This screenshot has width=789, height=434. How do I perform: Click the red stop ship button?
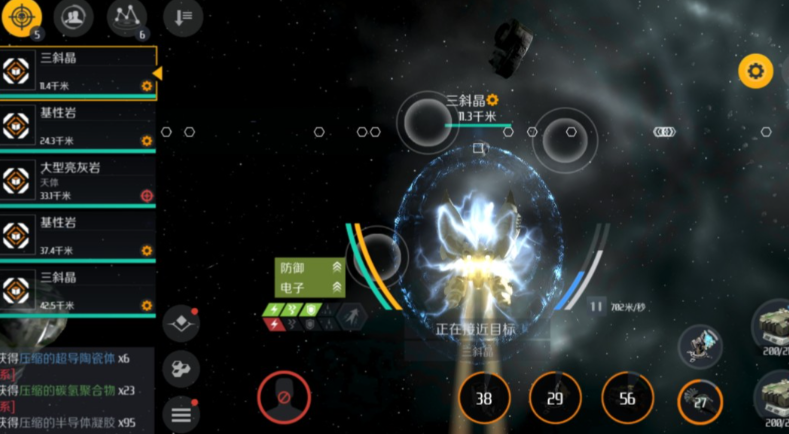click(283, 397)
